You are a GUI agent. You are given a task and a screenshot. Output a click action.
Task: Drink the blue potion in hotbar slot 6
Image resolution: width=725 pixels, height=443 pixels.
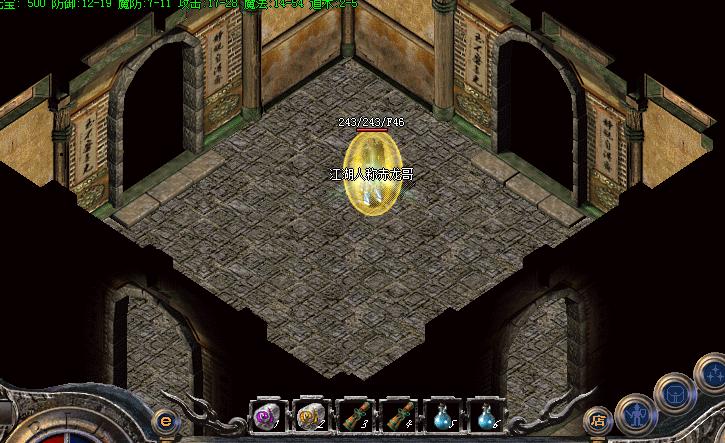(487, 415)
